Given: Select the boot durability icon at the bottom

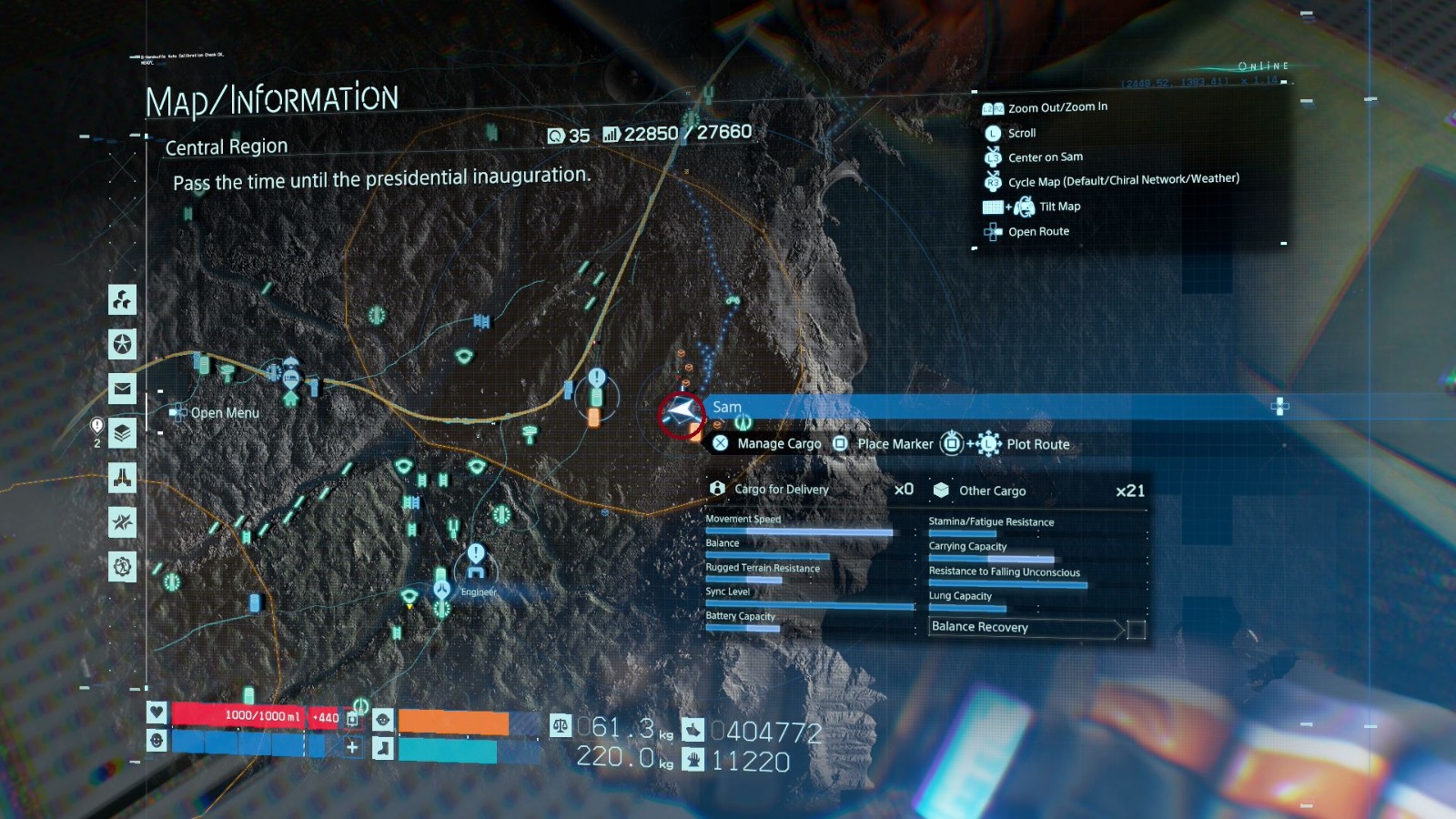Looking at the screenshot, I should point(380,747).
